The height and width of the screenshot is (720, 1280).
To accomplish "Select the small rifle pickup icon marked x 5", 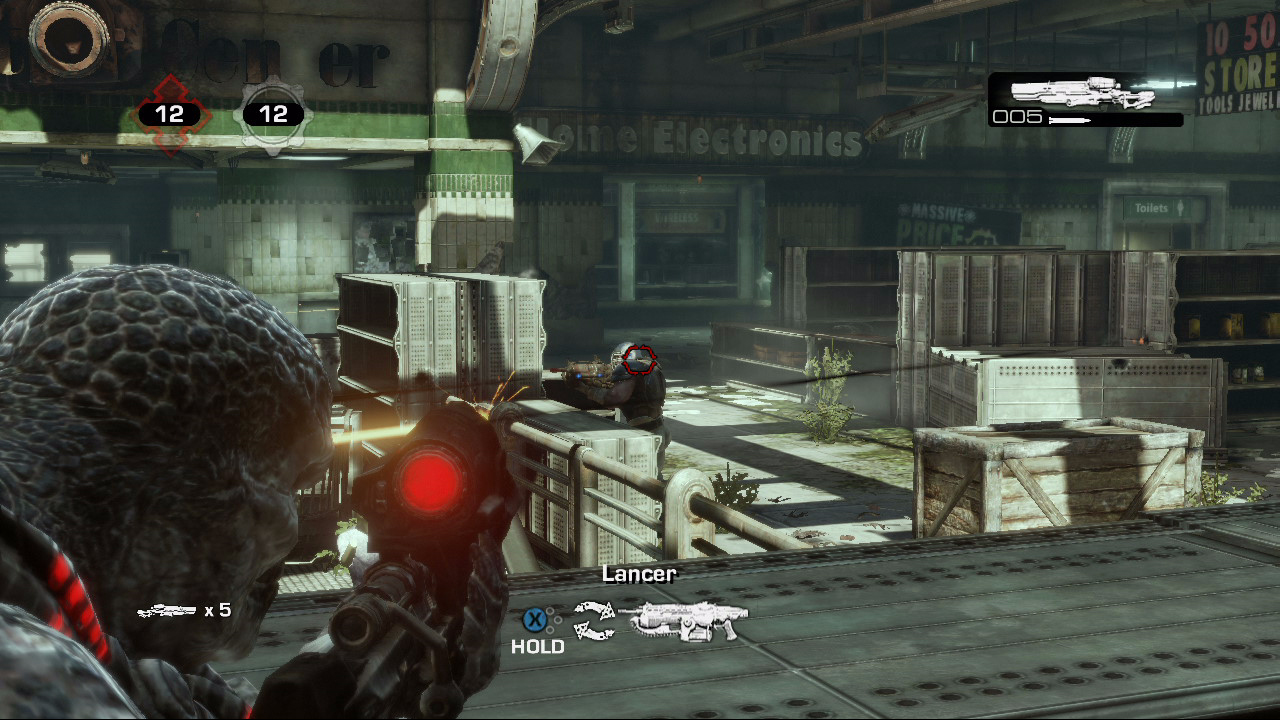I will tap(166, 610).
